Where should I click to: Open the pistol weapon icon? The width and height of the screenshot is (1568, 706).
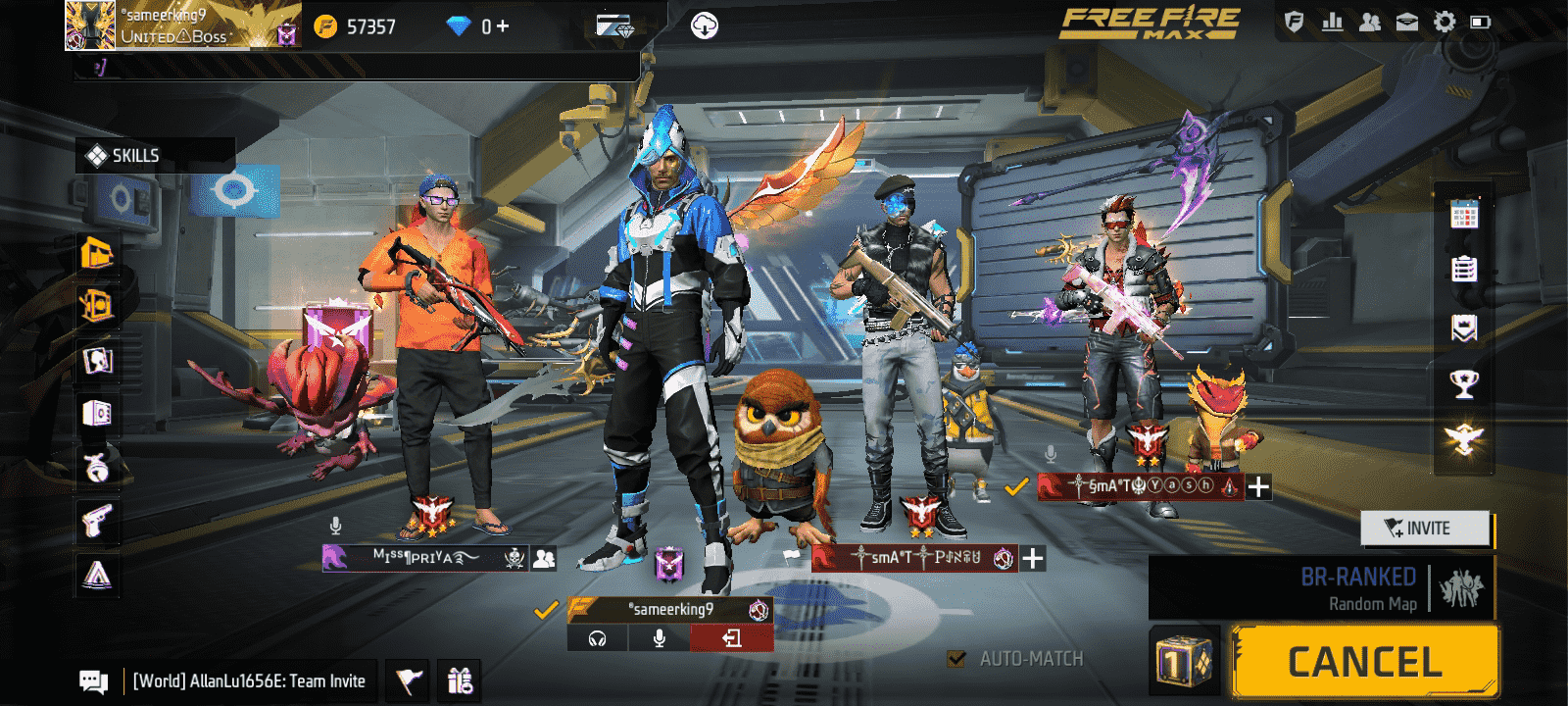[97, 521]
